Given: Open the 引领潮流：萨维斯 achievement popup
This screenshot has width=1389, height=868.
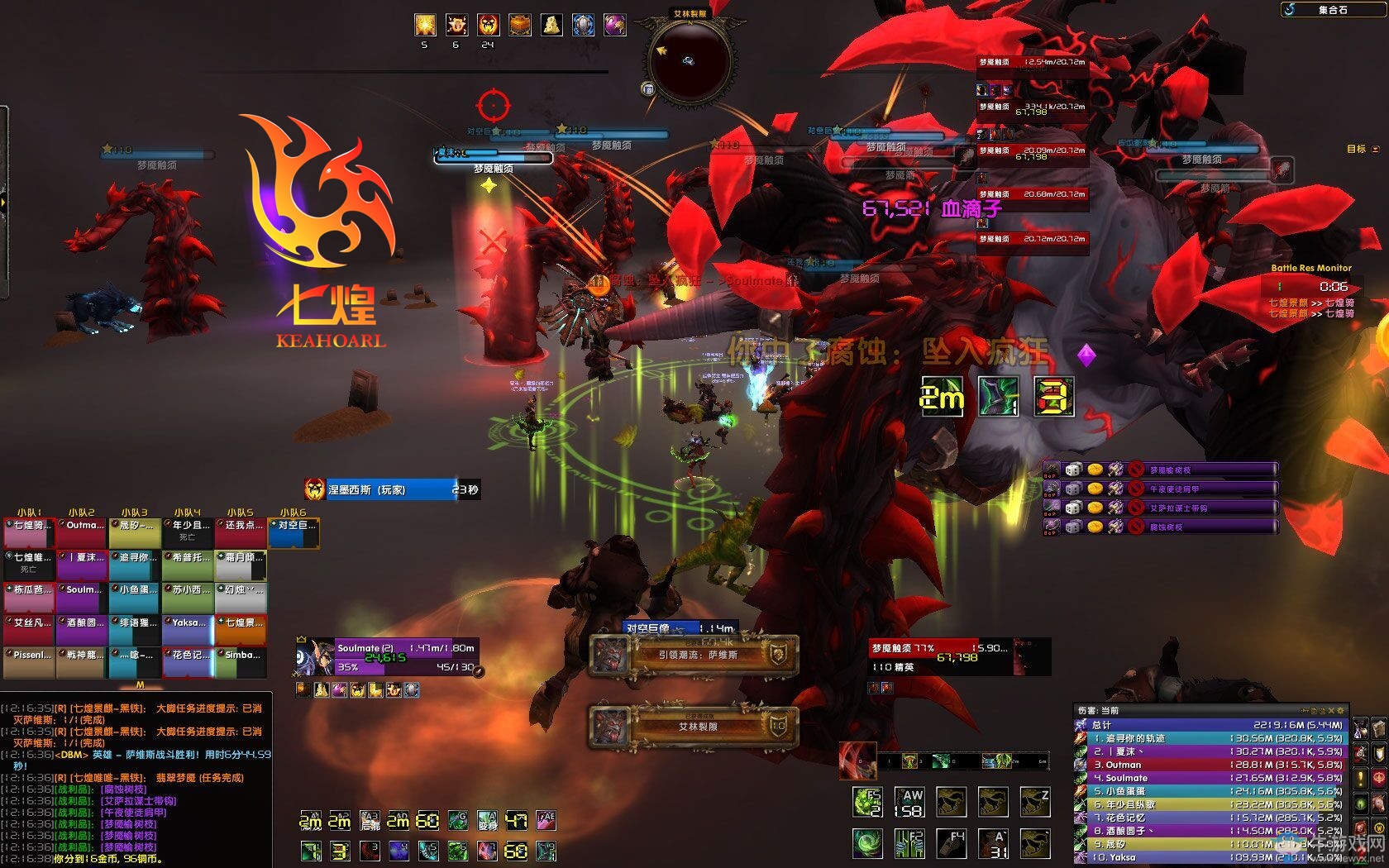Looking at the screenshot, I should [x=694, y=656].
